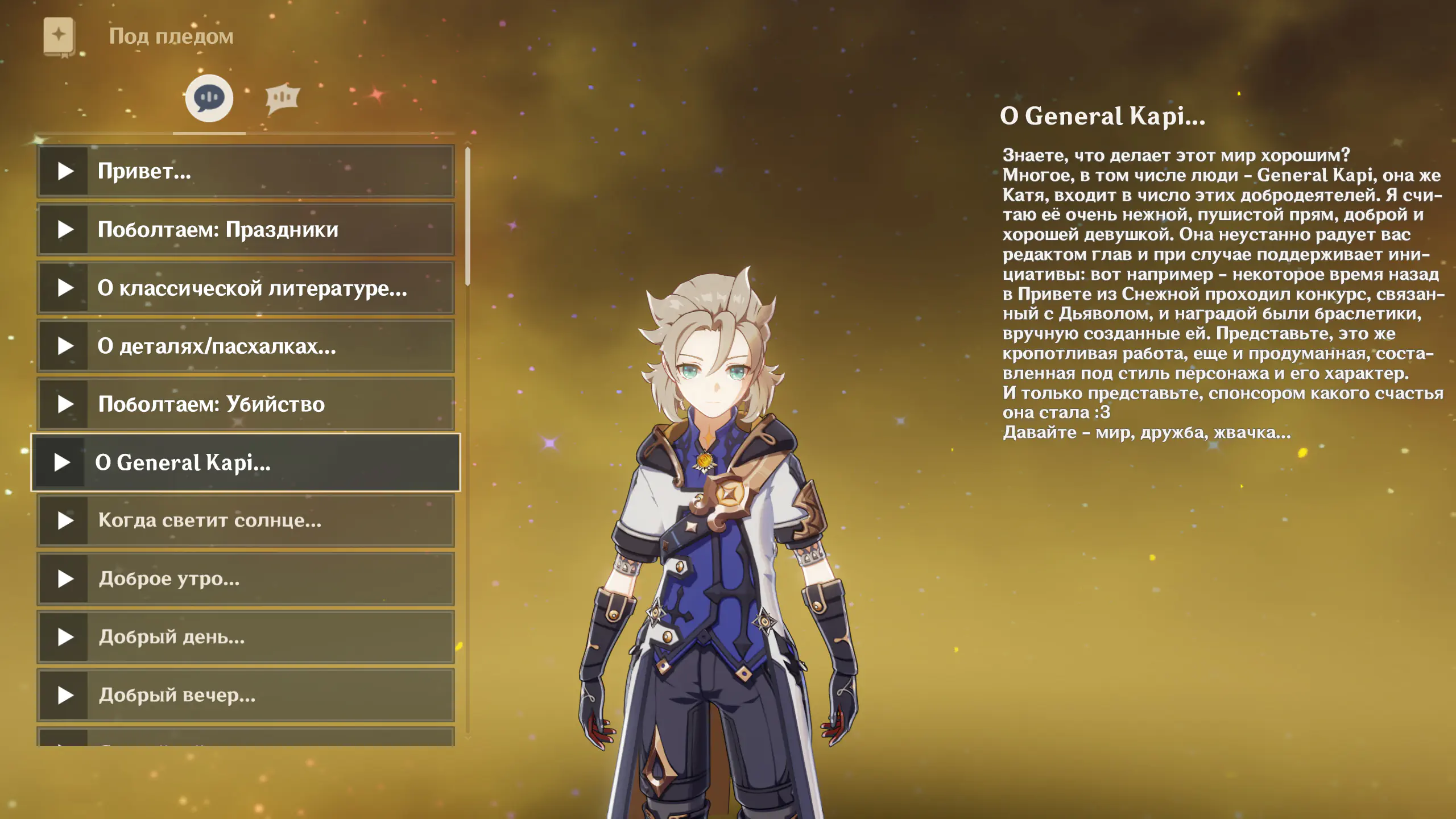Open "О классической литературе..." entry

[x=246, y=288]
